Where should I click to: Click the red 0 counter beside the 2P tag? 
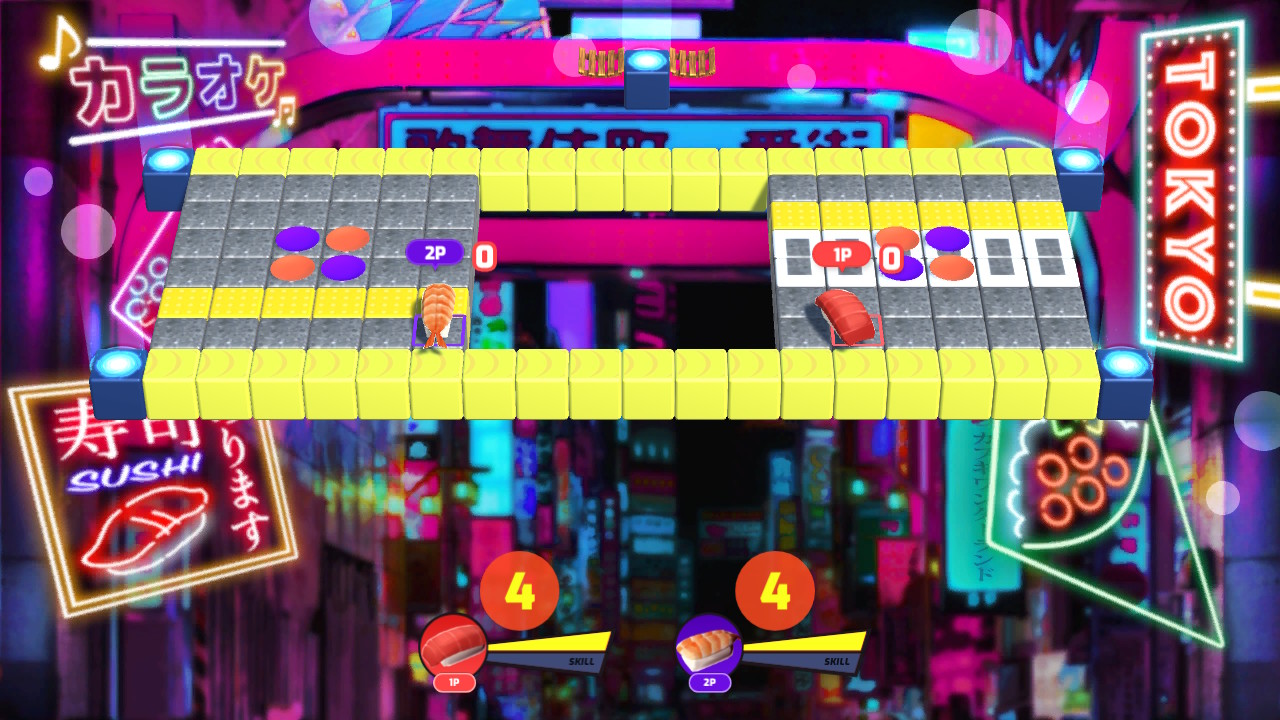click(483, 255)
